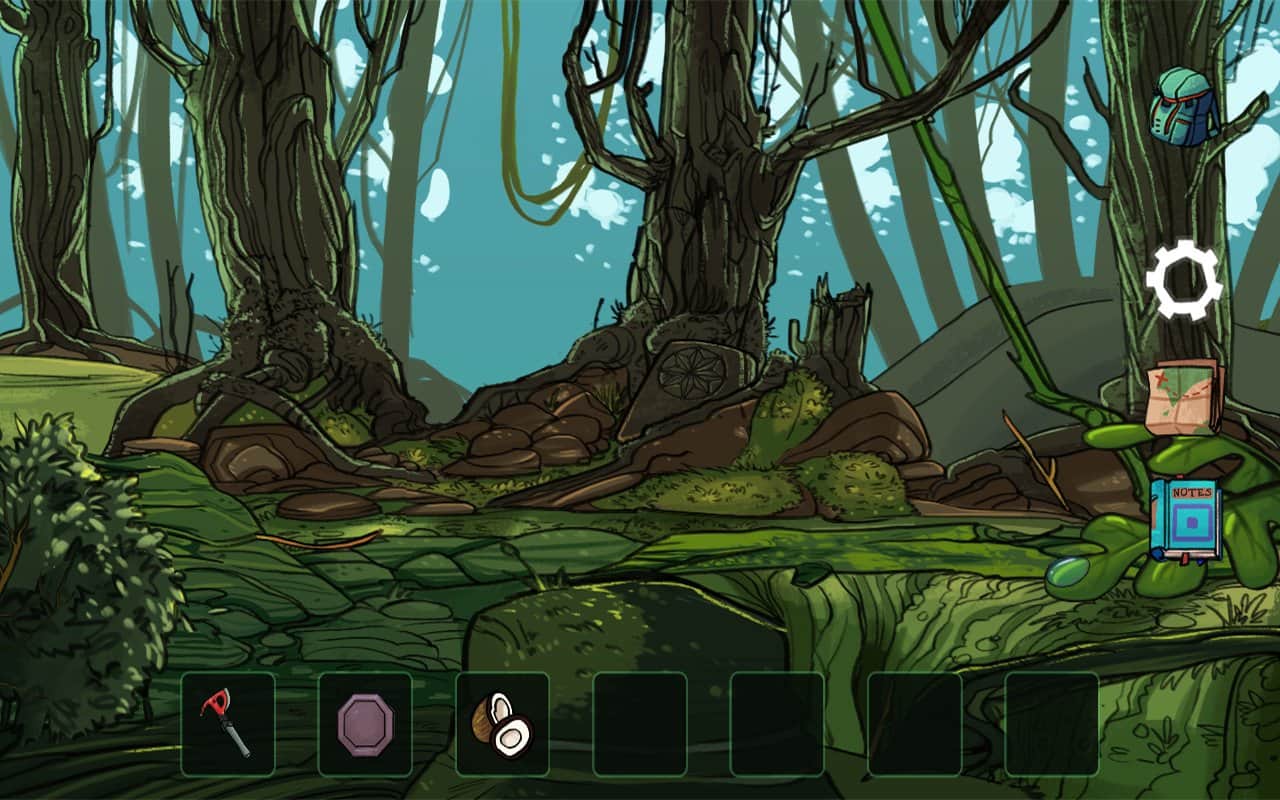Select the red axe inventory slot
Screen dimensions: 1280x800
click(x=228, y=724)
